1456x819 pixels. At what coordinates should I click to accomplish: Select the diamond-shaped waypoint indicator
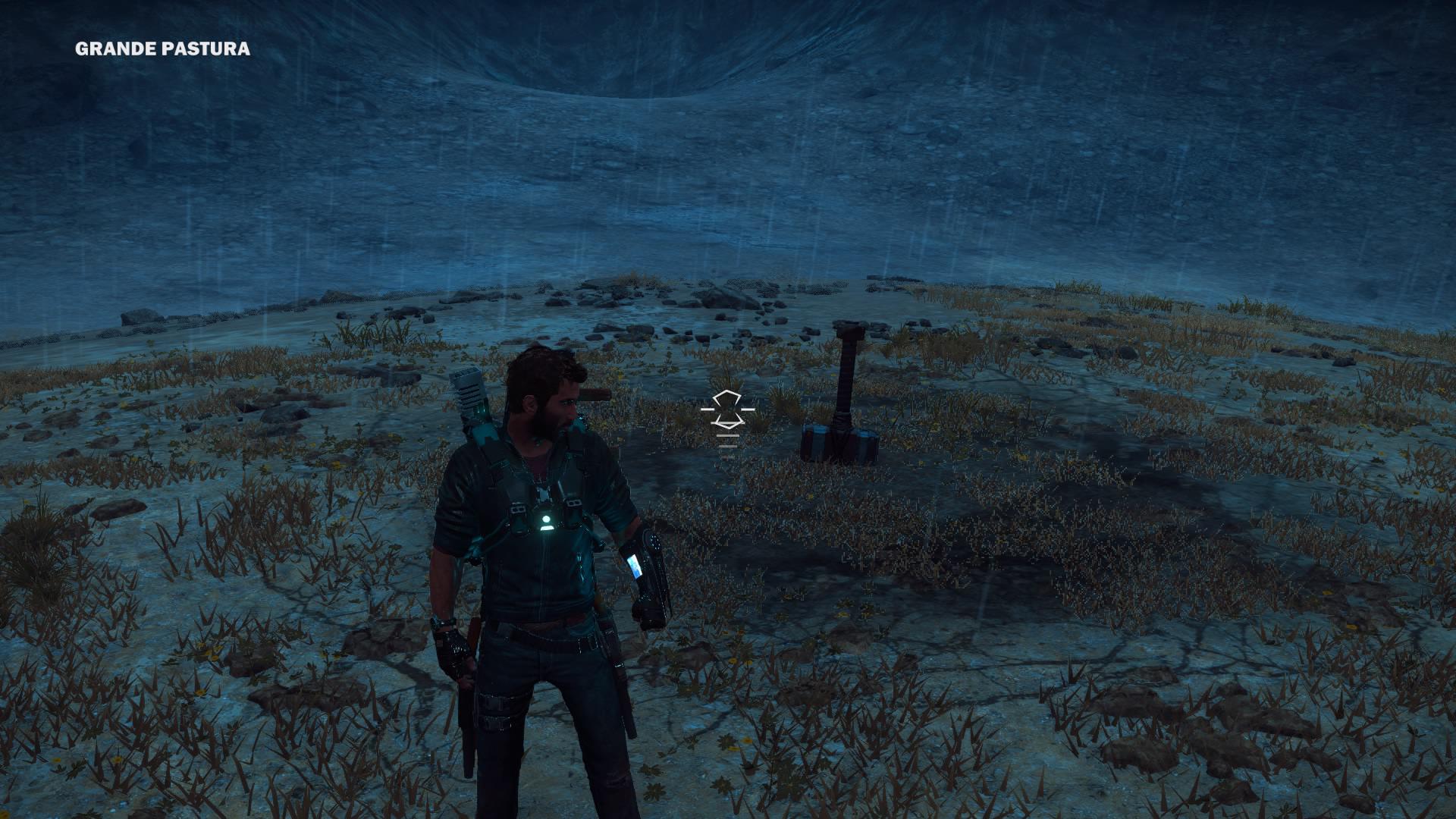click(x=728, y=409)
